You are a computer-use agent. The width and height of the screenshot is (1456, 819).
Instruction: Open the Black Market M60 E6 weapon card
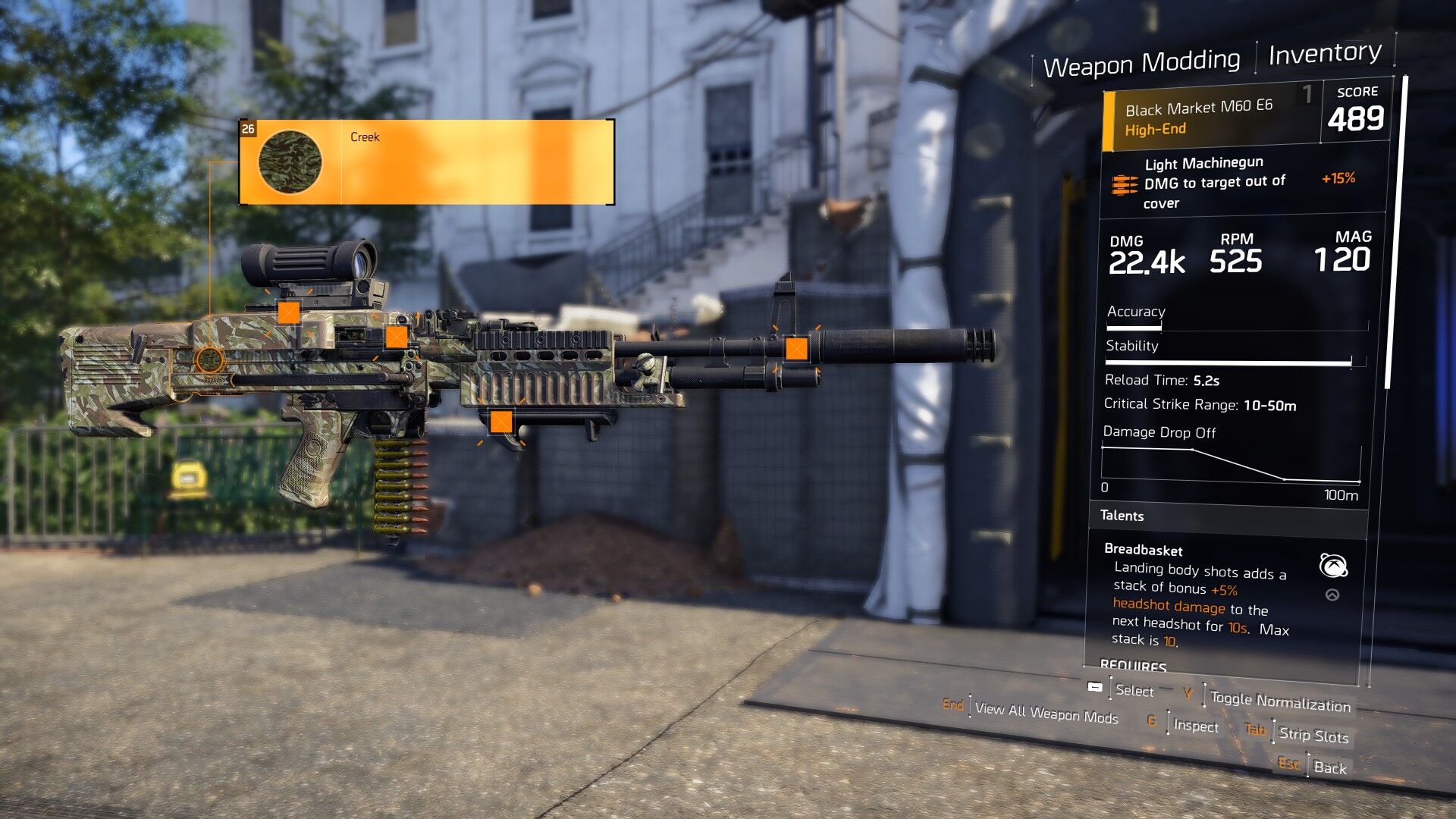1212,118
